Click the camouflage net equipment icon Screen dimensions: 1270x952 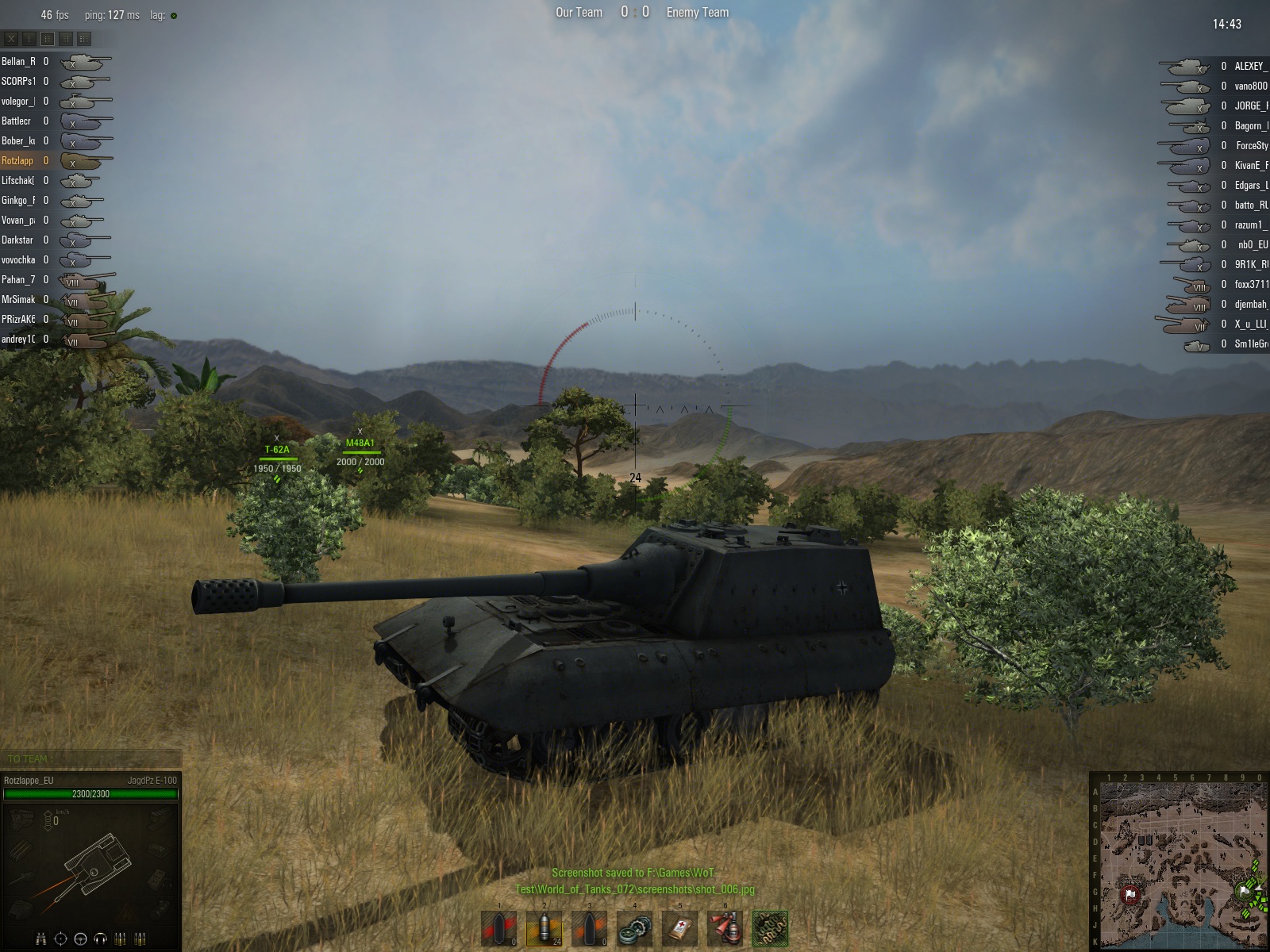coord(770,927)
